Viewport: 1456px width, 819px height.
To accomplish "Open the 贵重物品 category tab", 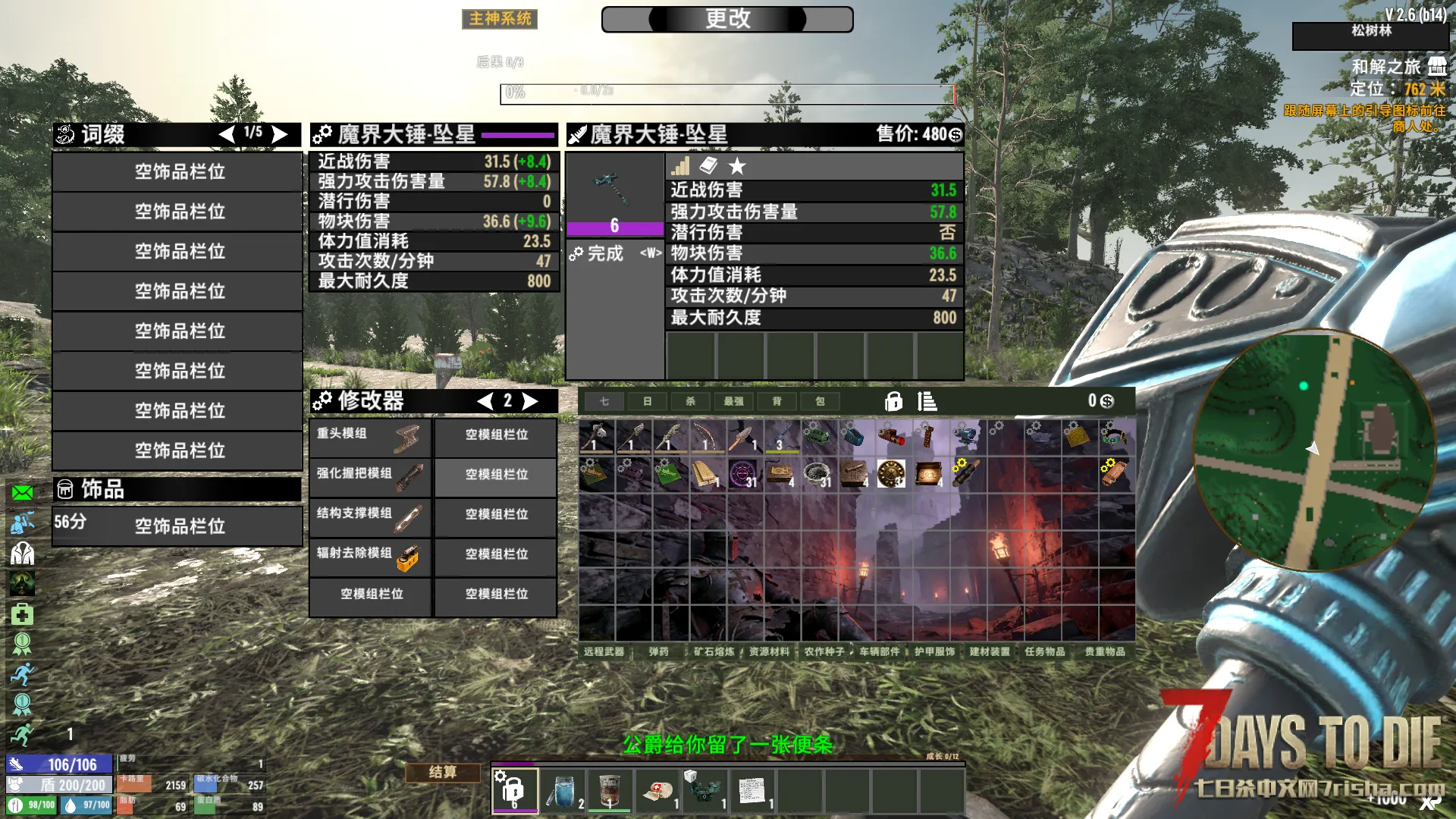I will click(1104, 651).
